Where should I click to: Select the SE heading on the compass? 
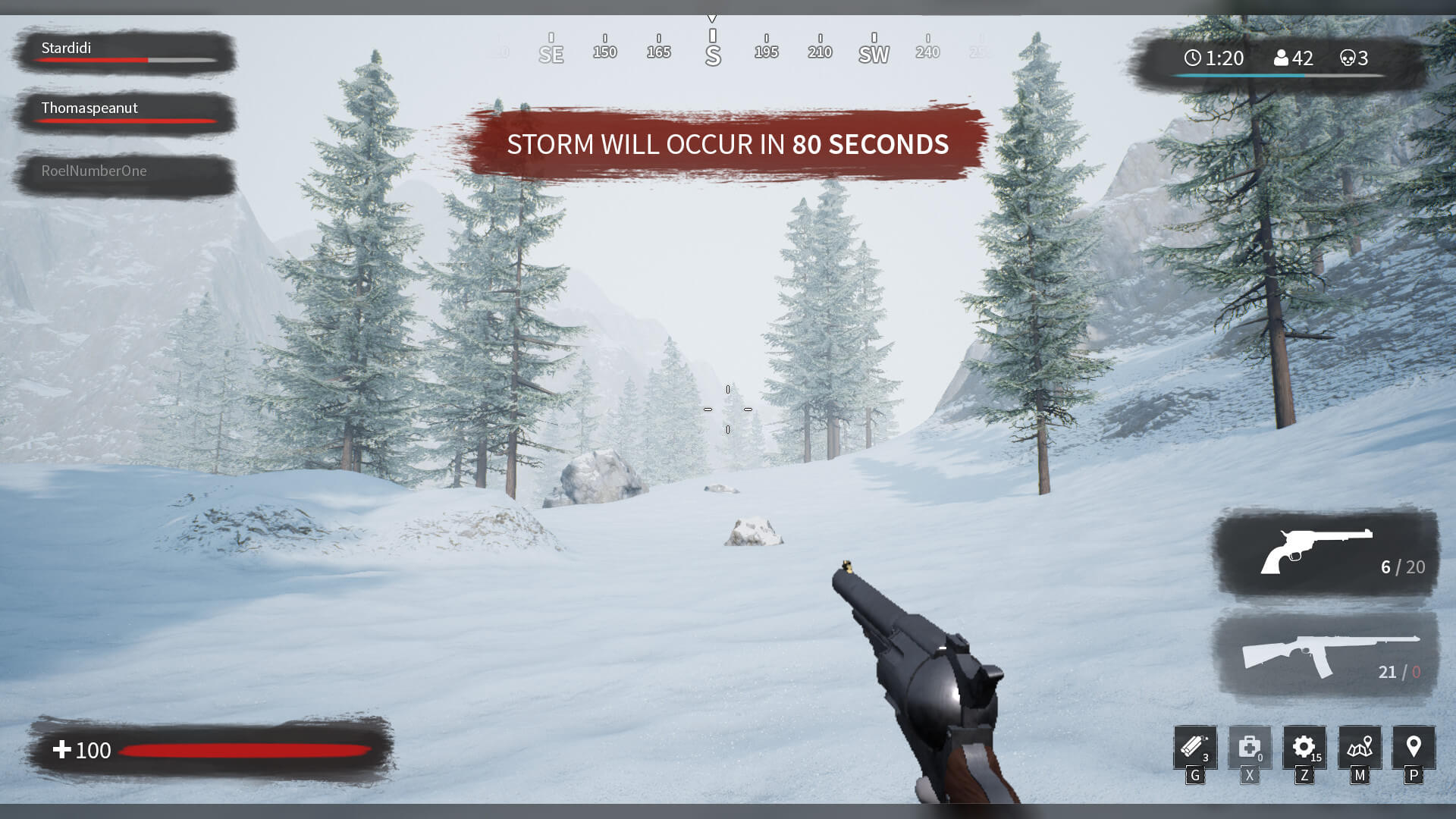pos(551,53)
